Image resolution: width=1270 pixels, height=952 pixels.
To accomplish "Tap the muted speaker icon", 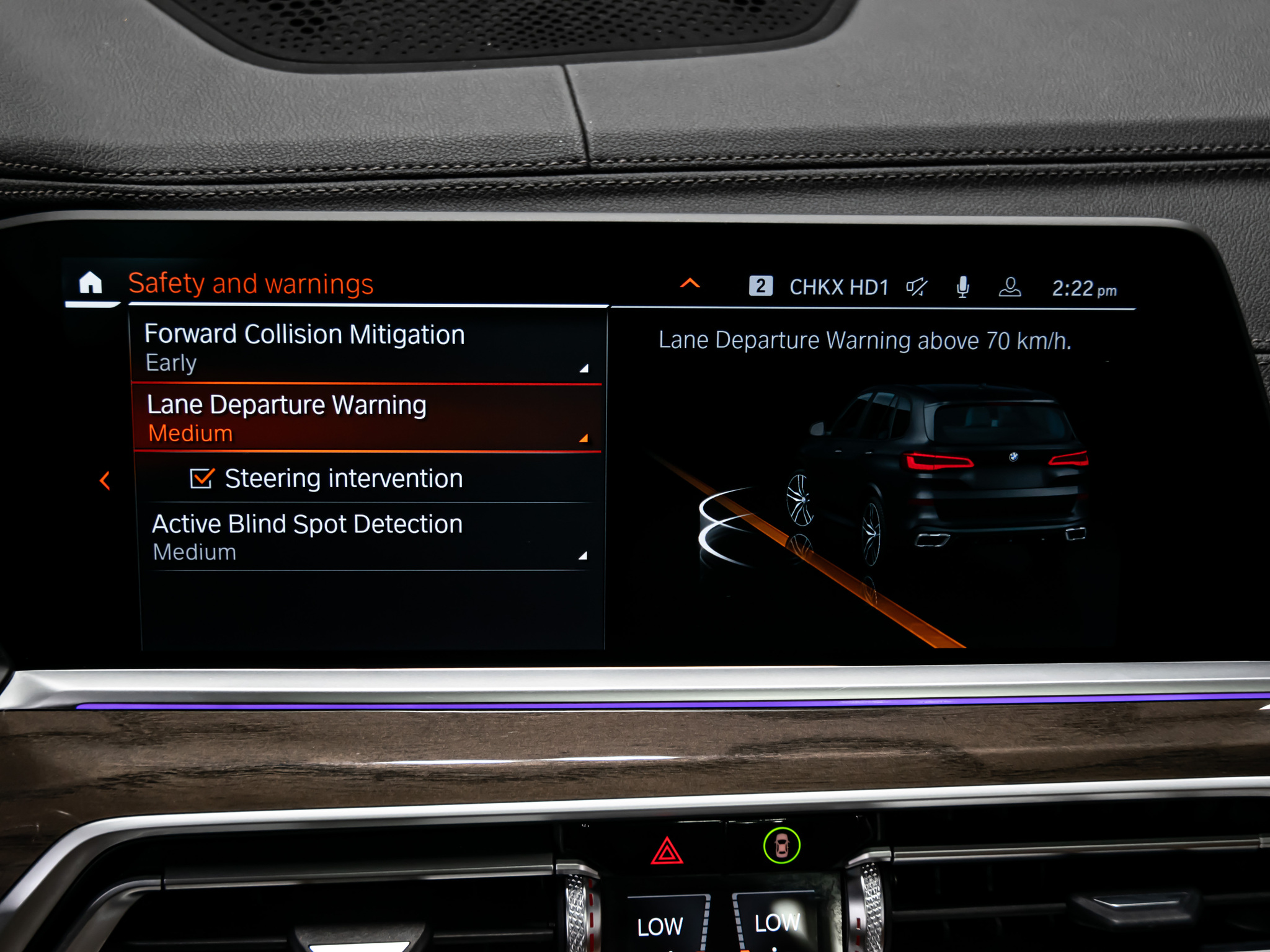I will (x=916, y=287).
